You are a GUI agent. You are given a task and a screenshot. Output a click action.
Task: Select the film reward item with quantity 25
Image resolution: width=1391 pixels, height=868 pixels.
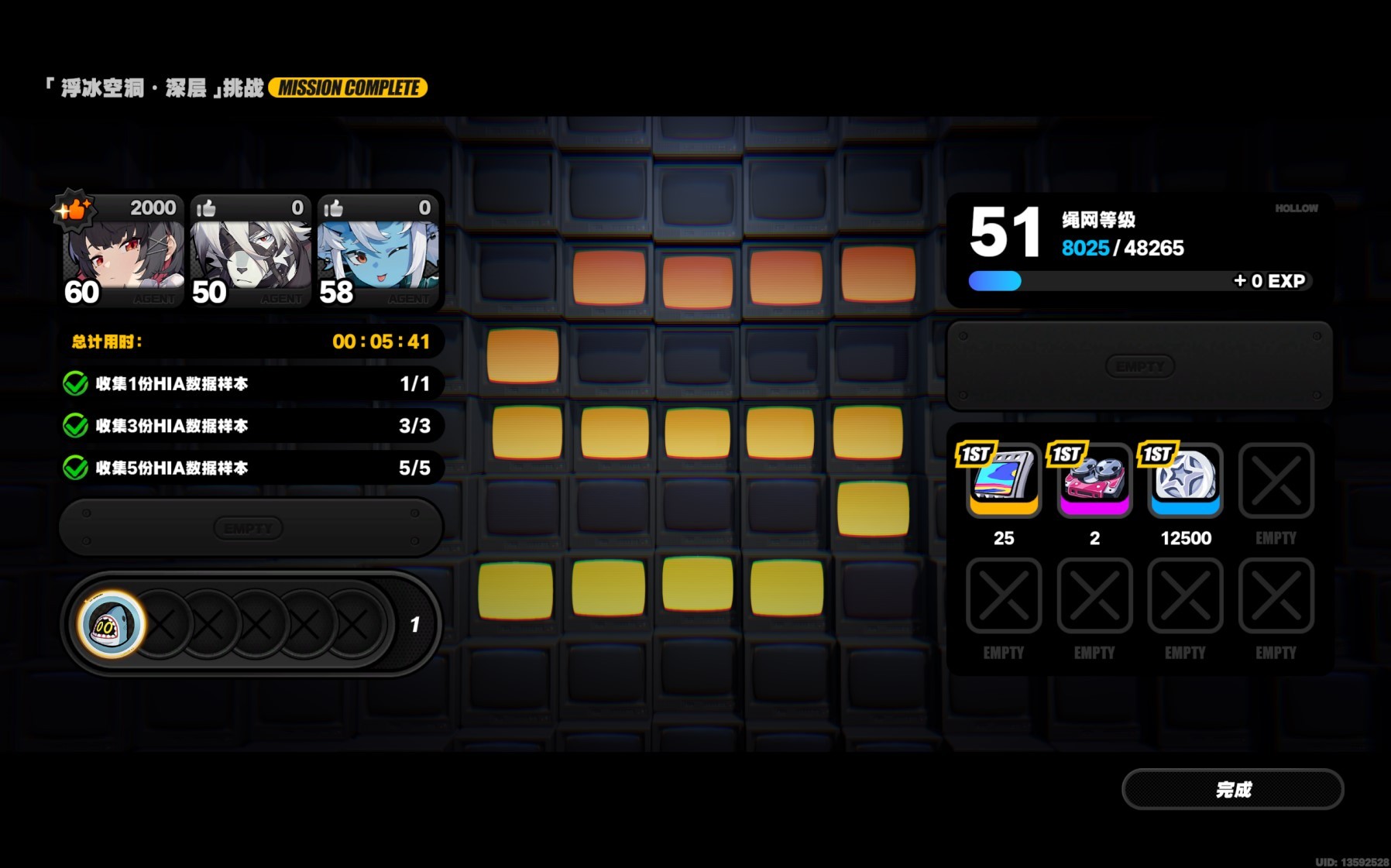click(1003, 480)
